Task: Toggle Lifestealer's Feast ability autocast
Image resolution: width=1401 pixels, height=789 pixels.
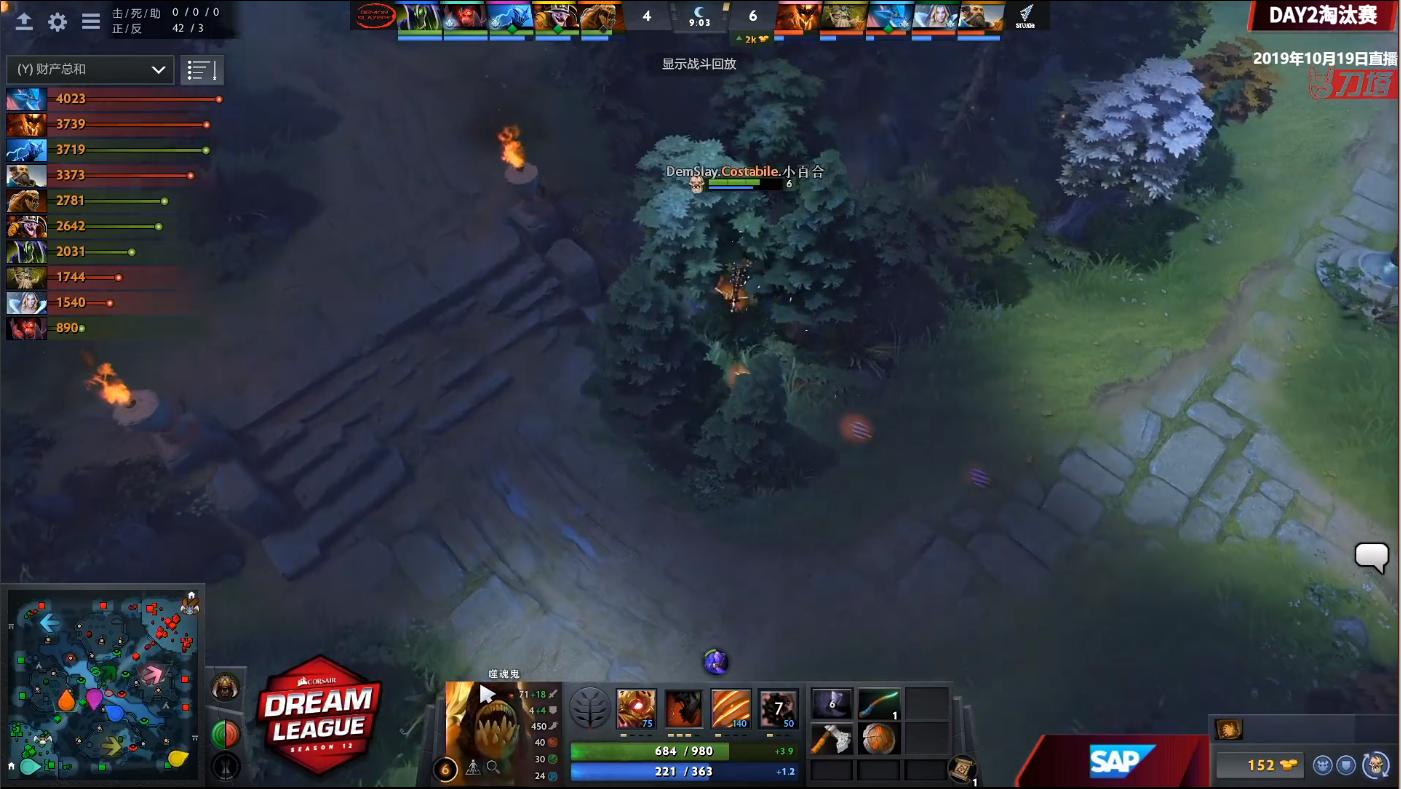Action: point(683,705)
